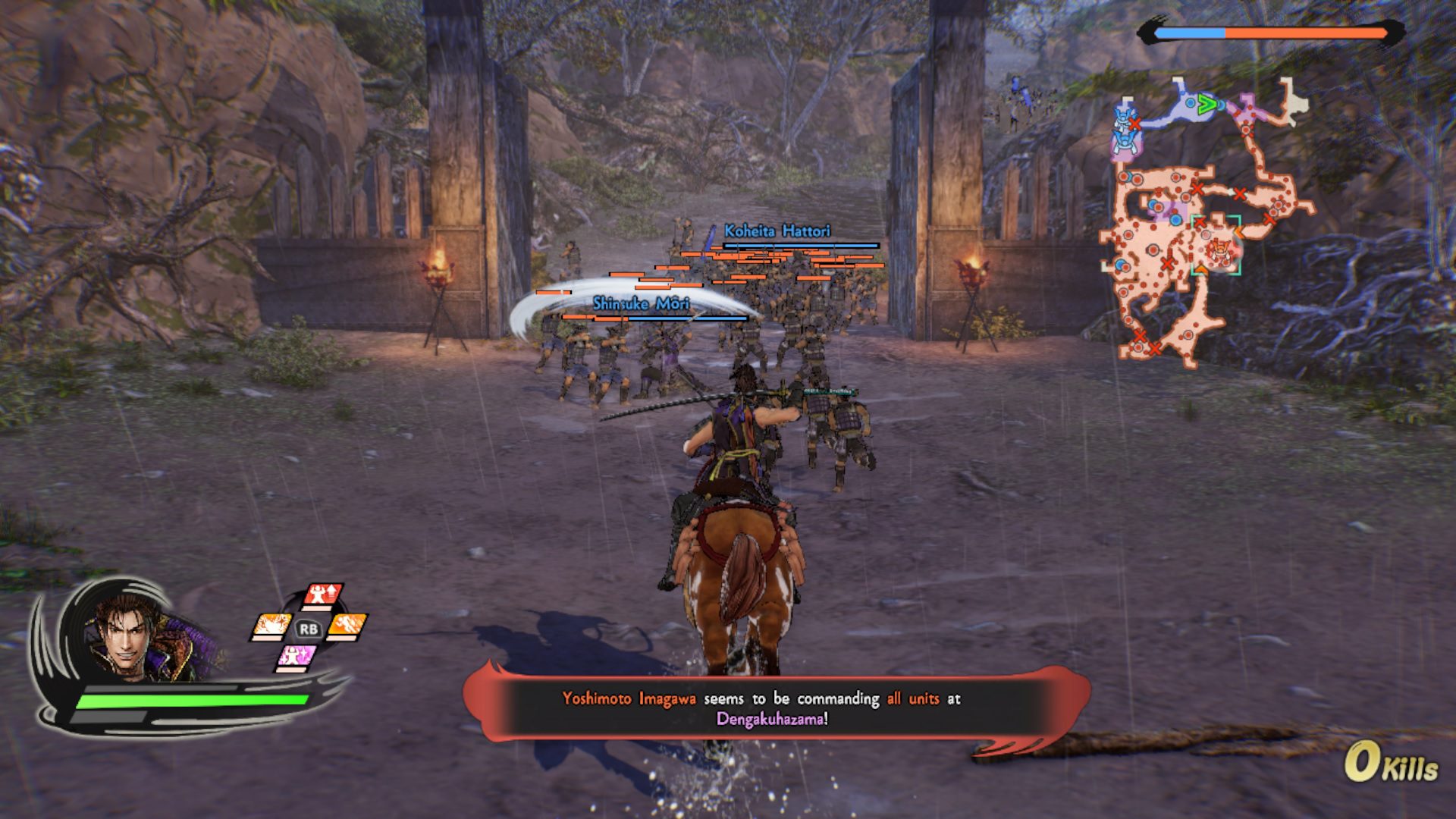
Task: Toggle a red X objective marker on minimap
Action: pos(1196,189)
